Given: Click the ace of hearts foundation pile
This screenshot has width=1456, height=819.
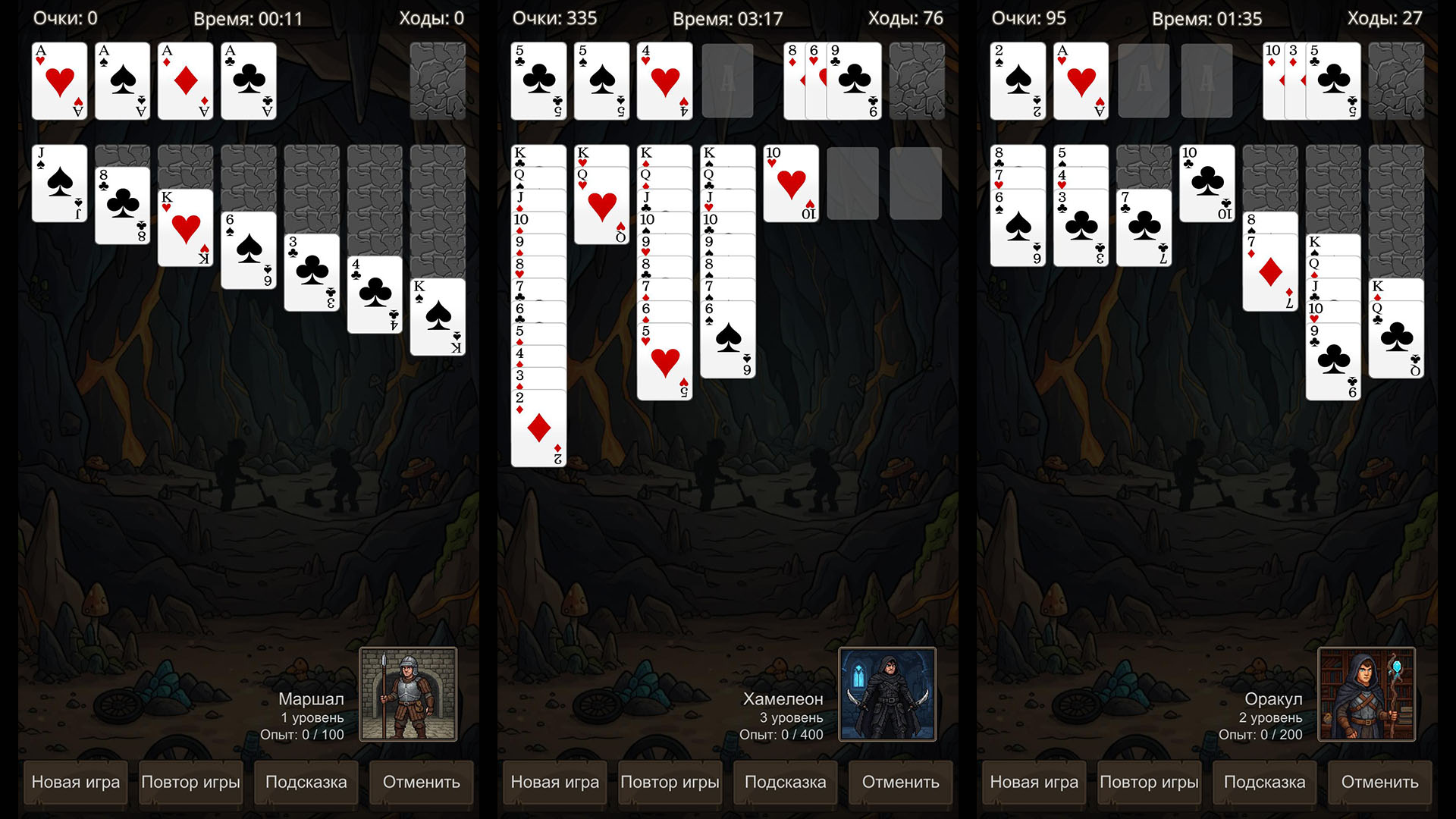Looking at the screenshot, I should [x=59, y=81].
